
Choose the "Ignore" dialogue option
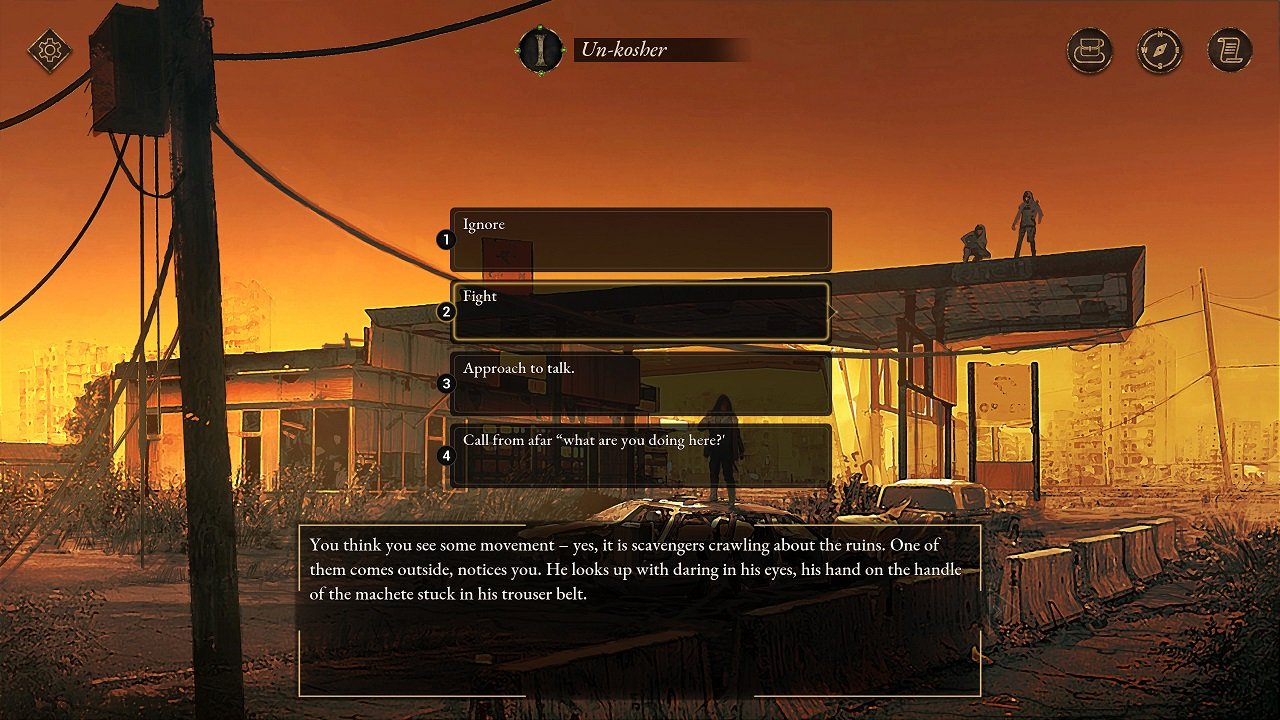coord(640,239)
